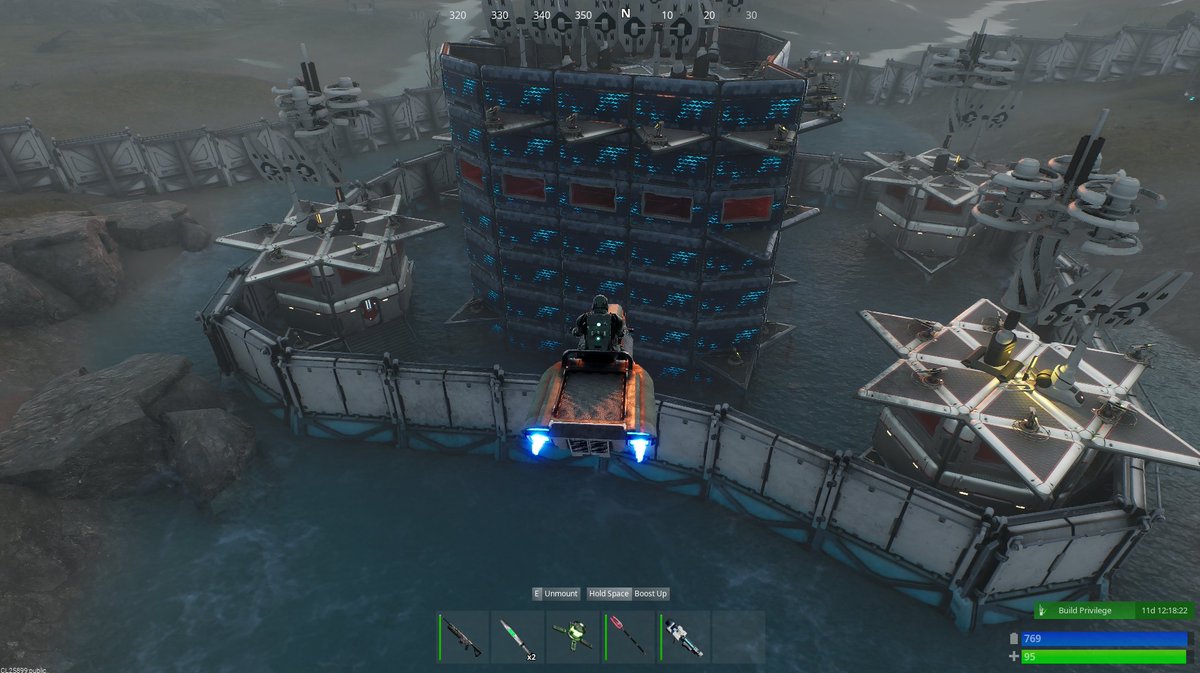Equip the red-tipped staff tool slot
This screenshot has width=1200, height=673.
tap(627, 637)
